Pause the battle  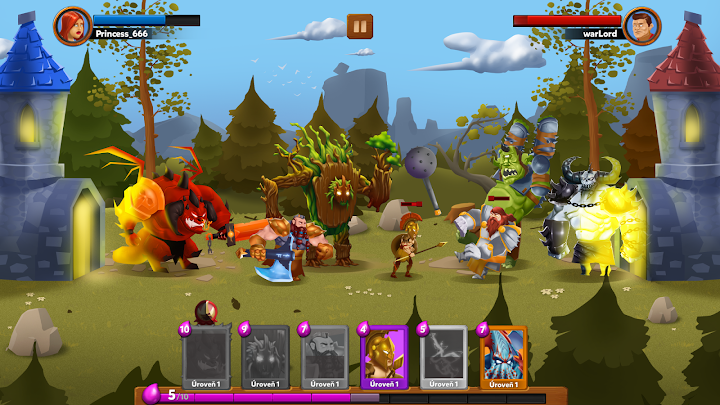359,26
